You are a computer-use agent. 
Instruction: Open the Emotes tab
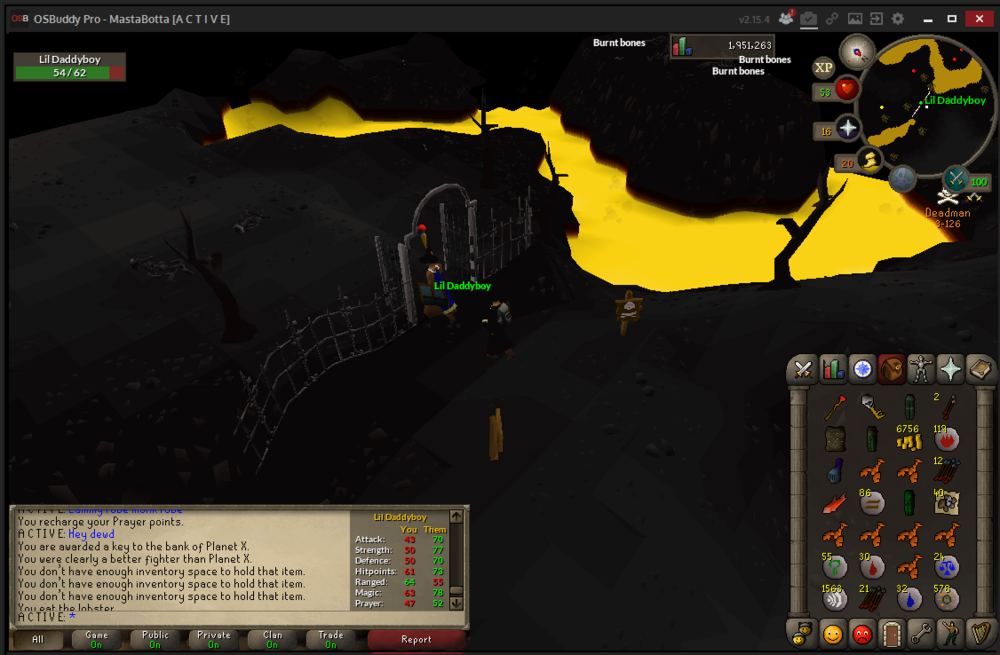[949, 632]
